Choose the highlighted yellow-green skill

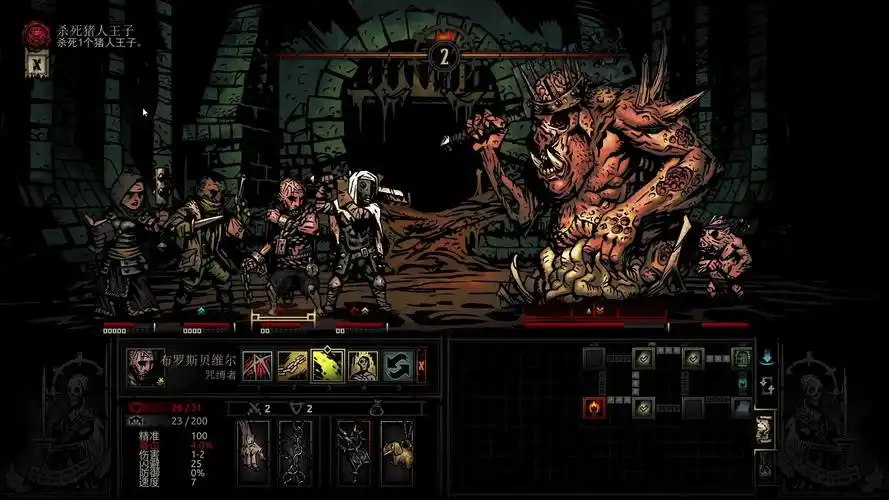[x=327, y=365]
